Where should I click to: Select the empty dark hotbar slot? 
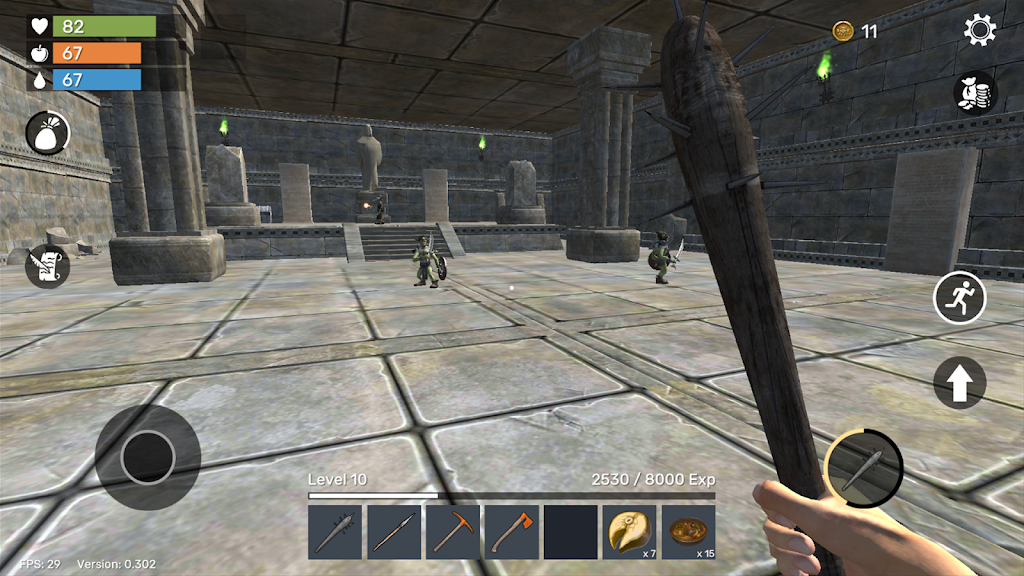click(x=570, y=532)
